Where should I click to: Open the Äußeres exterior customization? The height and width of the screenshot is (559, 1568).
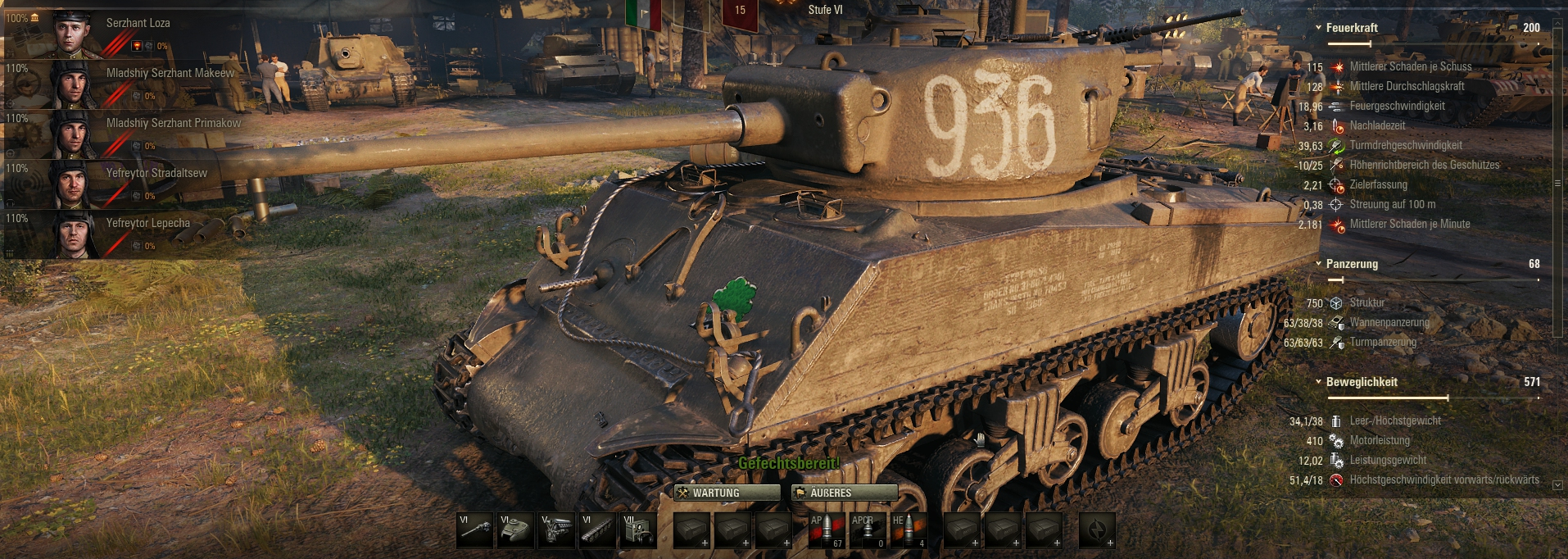click(844, 493)
